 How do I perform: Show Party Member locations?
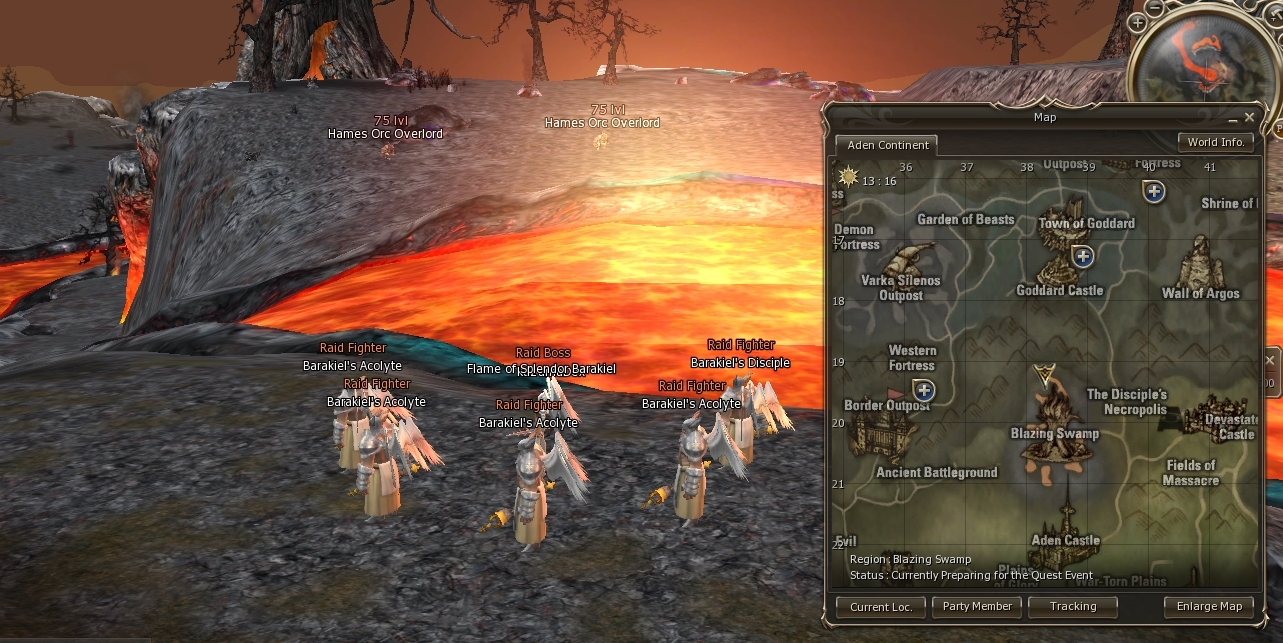pyautogui.click(x=977, y=606)
